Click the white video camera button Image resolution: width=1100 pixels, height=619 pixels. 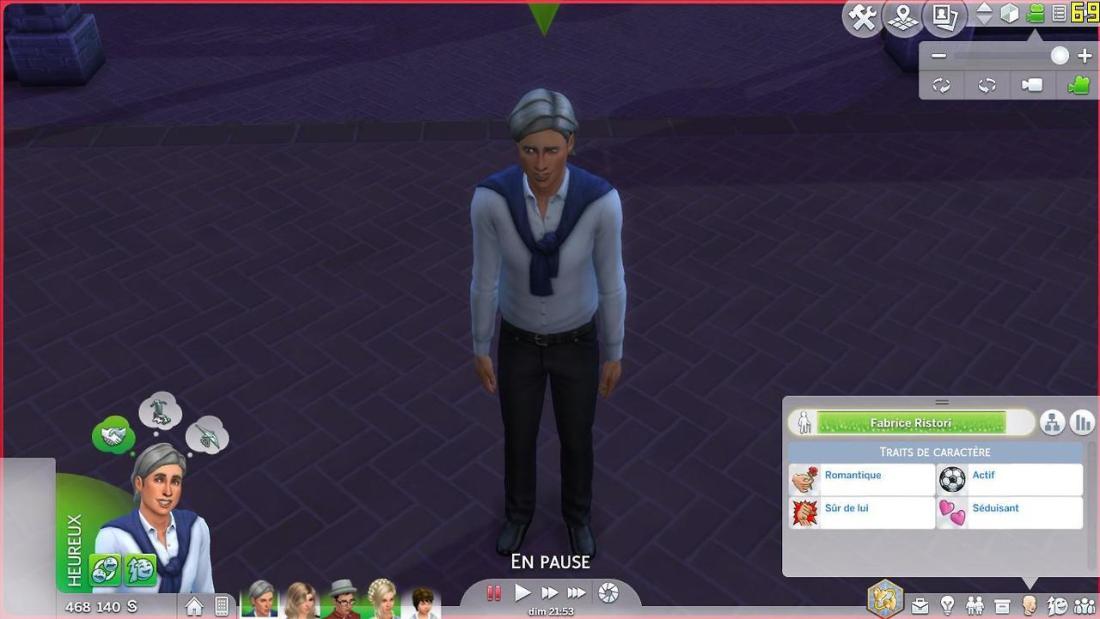click(1032, 85)
